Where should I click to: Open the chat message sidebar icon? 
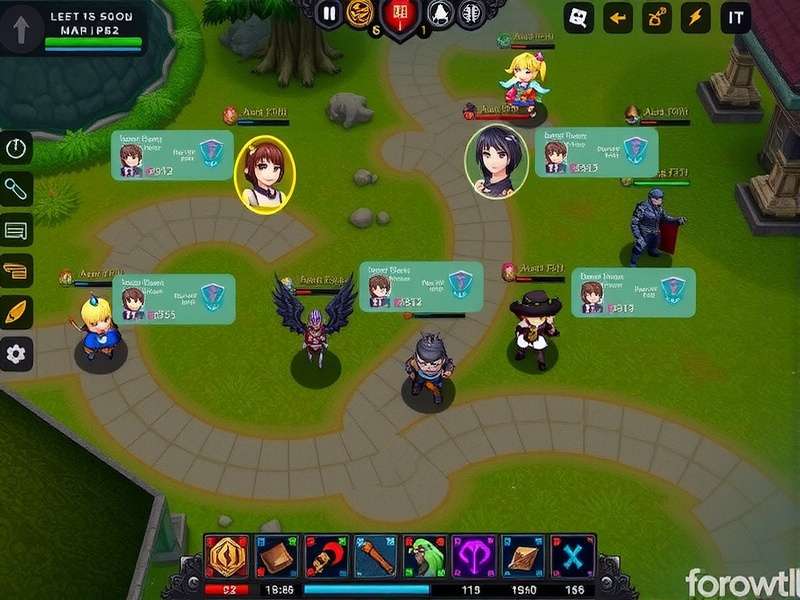(17, 231)
